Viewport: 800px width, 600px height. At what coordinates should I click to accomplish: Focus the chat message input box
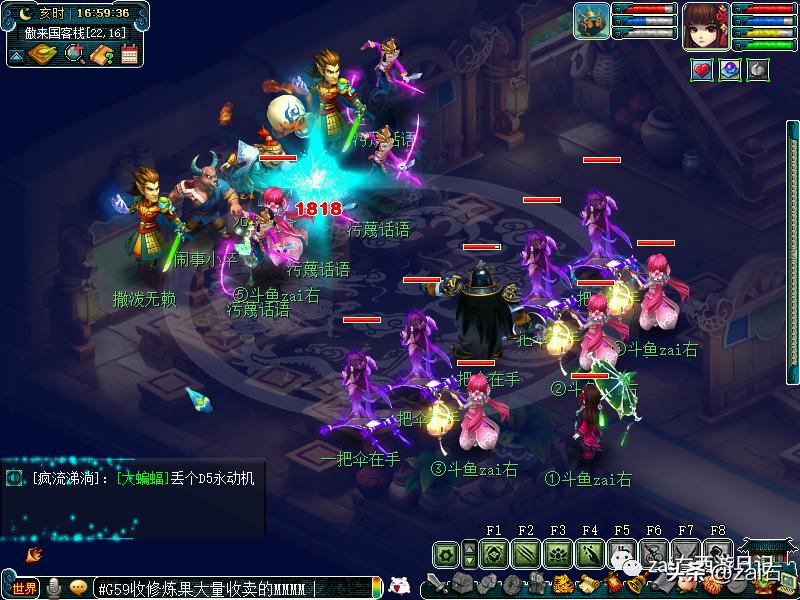[x=230, y=588]
